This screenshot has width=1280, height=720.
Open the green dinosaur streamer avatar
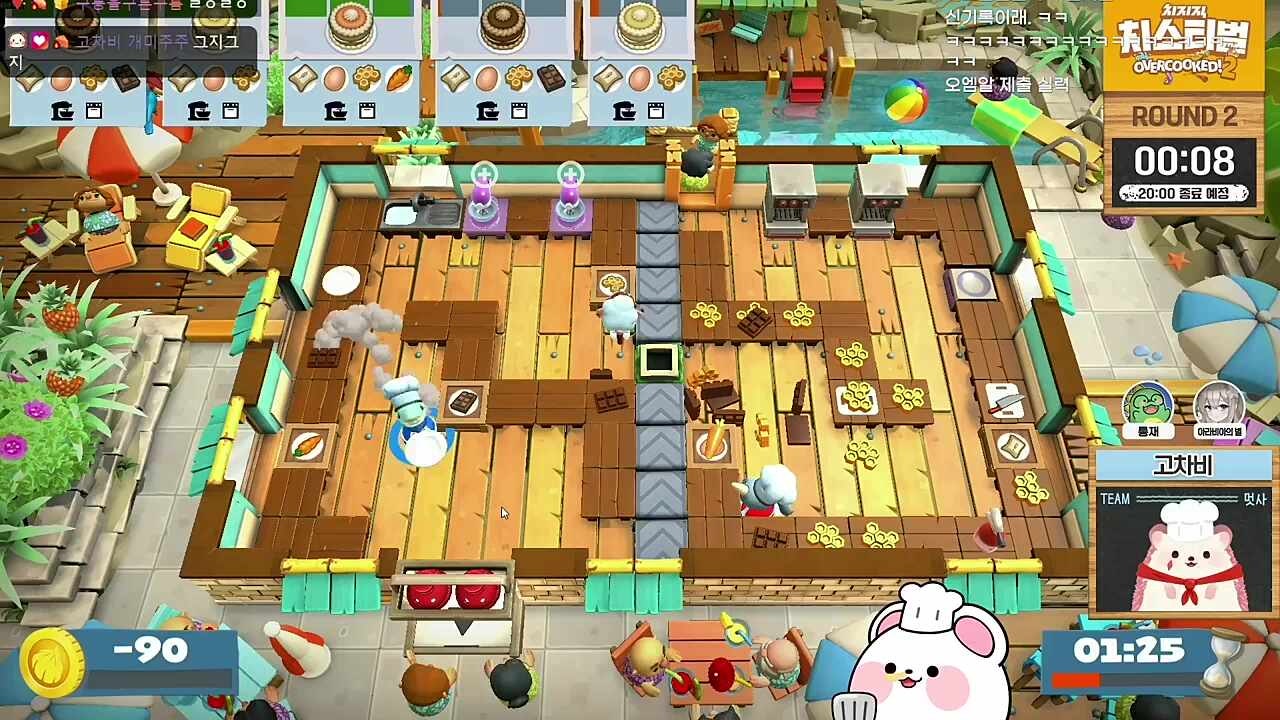1147,409
